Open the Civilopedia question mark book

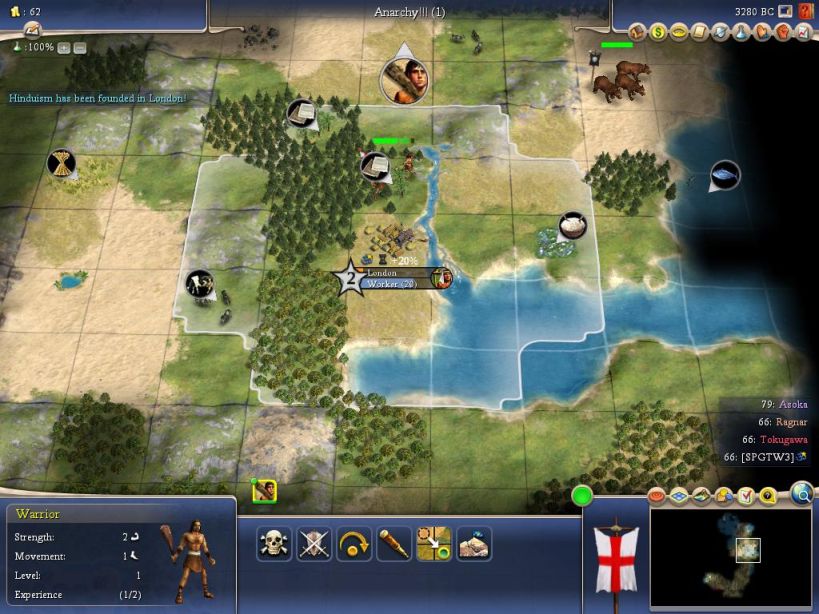click(x=805, y=12)
